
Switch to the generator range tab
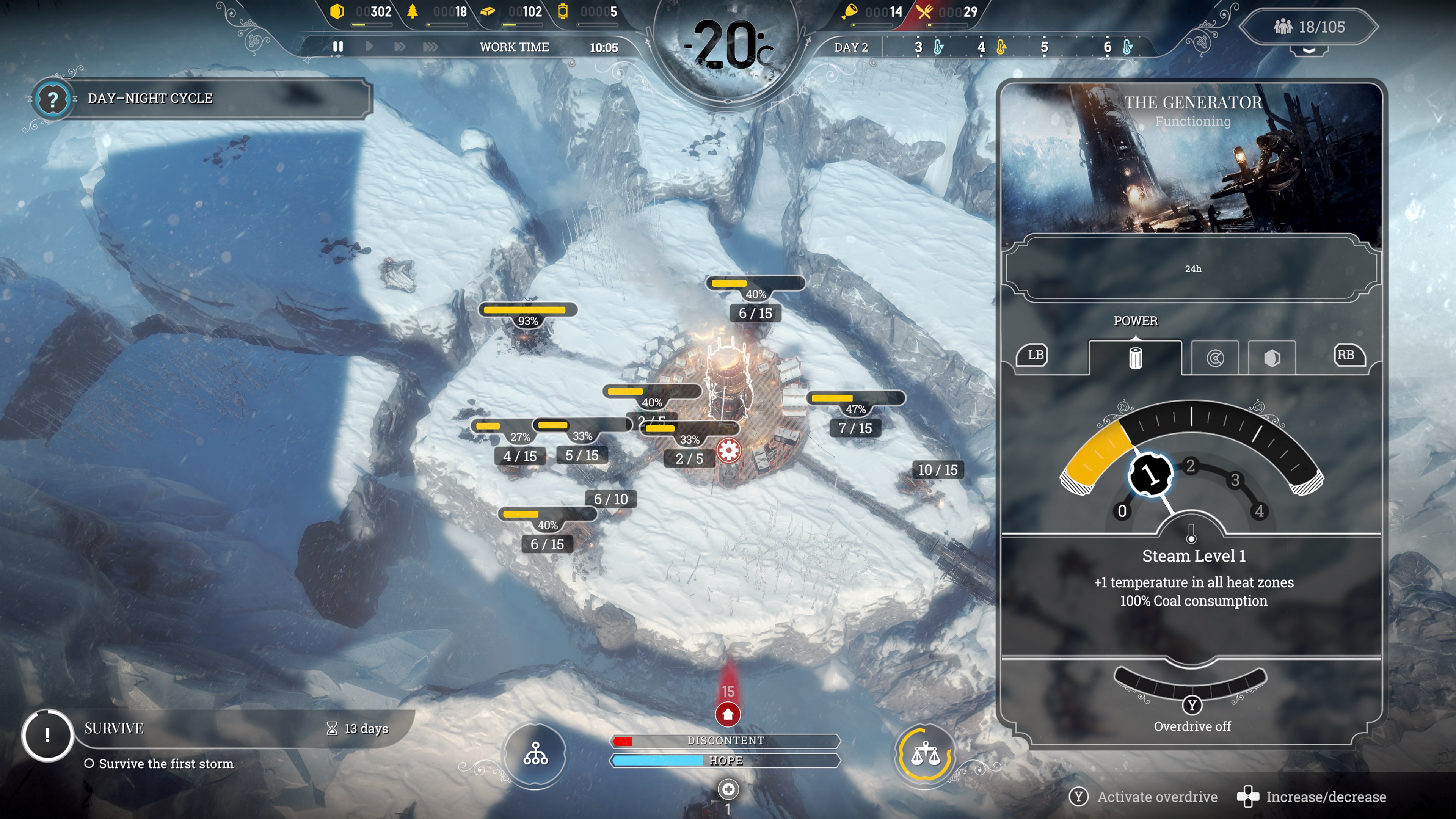(1214, 358)
